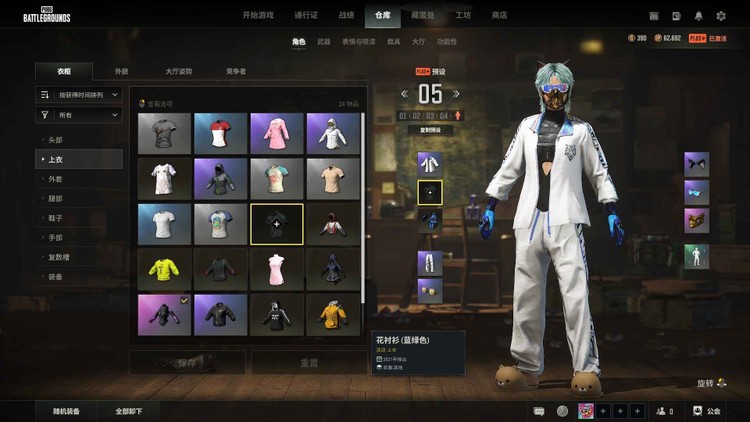750x422 pixels.
Task: Switch to the 外貌 (Appearance) tab
Action: (x=121, y=72)
